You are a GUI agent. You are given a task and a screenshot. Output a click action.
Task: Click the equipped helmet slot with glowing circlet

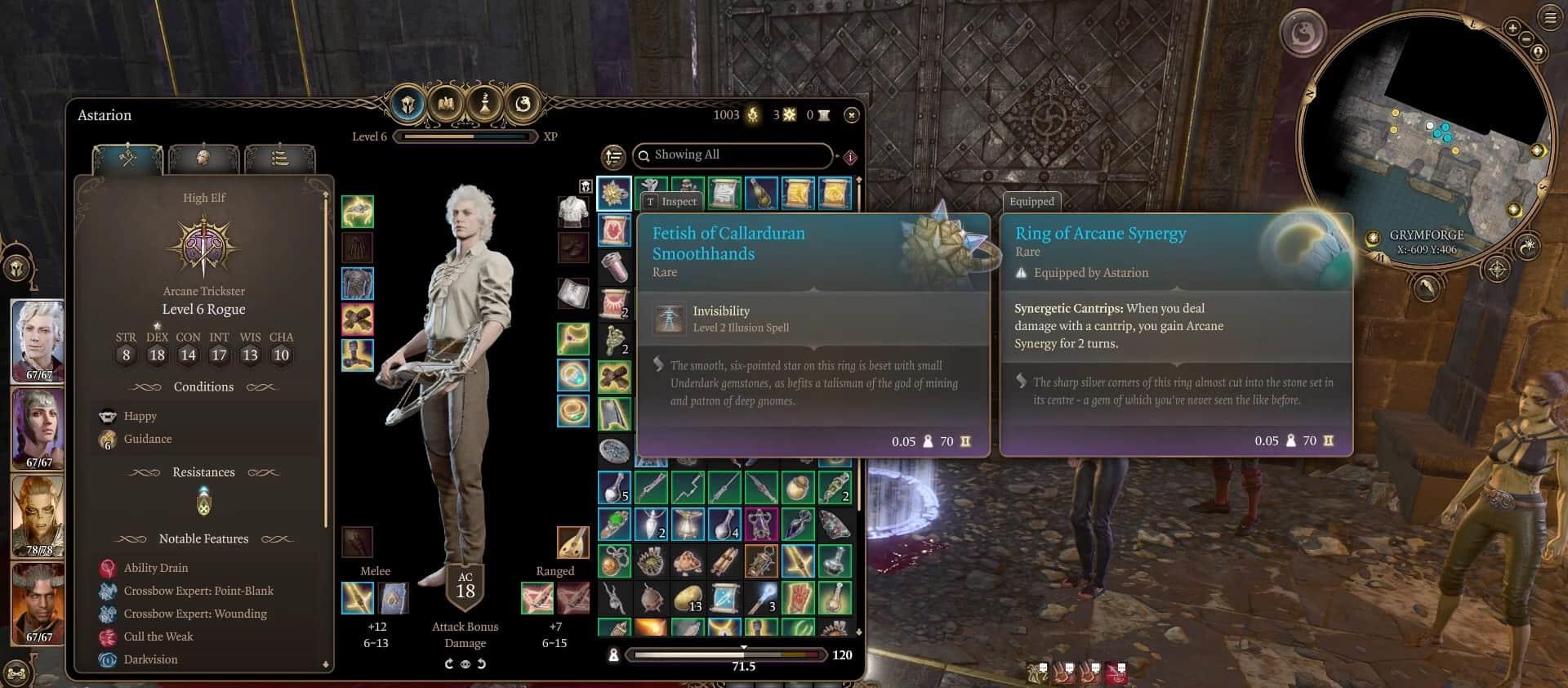coord(357,212)
